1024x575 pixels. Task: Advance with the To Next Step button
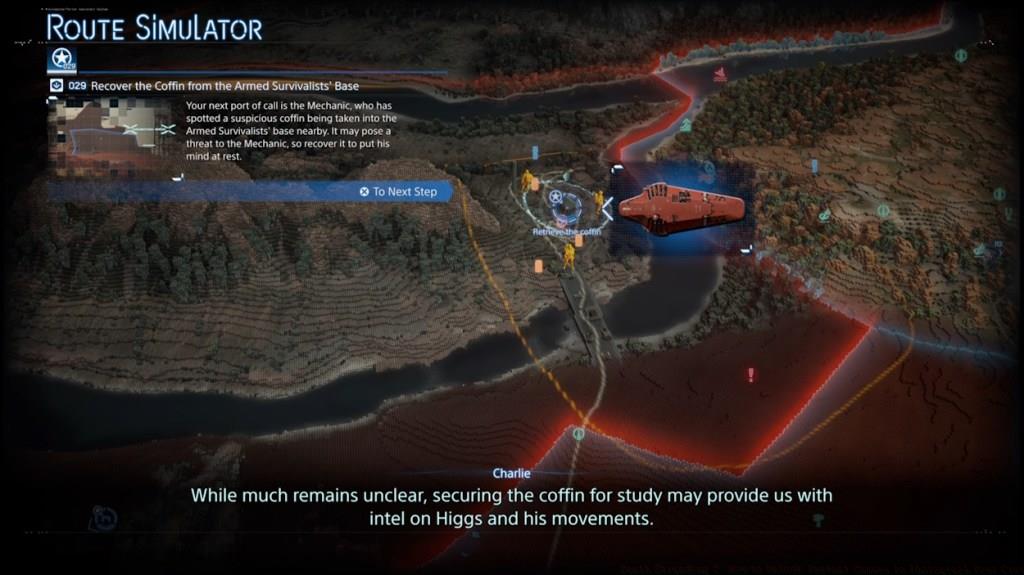[x=399, y=191]
